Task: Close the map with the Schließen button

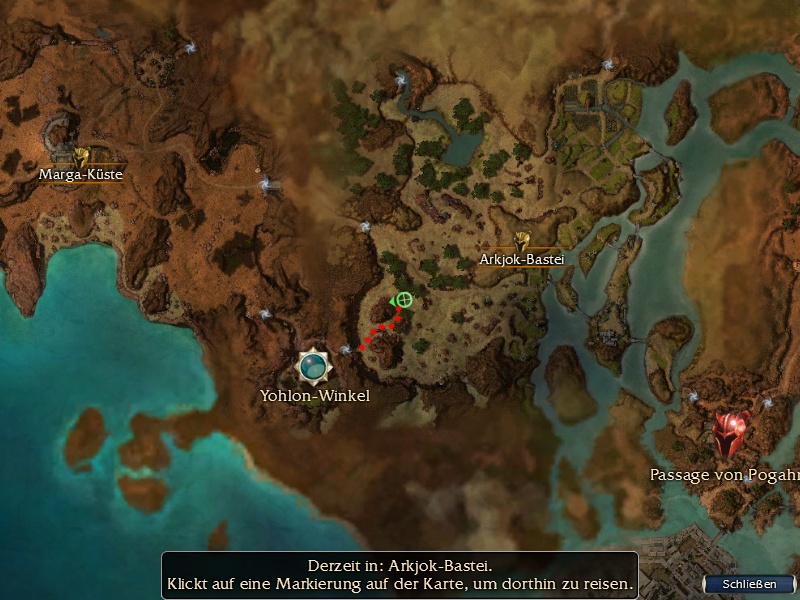Action: pyautogui.click(x=752, y=584)
